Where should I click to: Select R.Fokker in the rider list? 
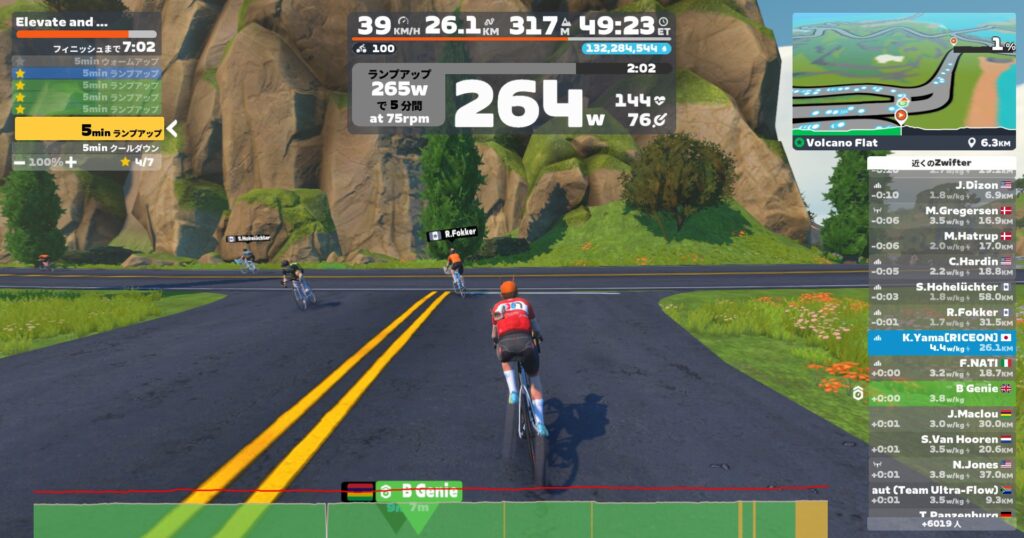pyautogui.click(x=940, y=317)
